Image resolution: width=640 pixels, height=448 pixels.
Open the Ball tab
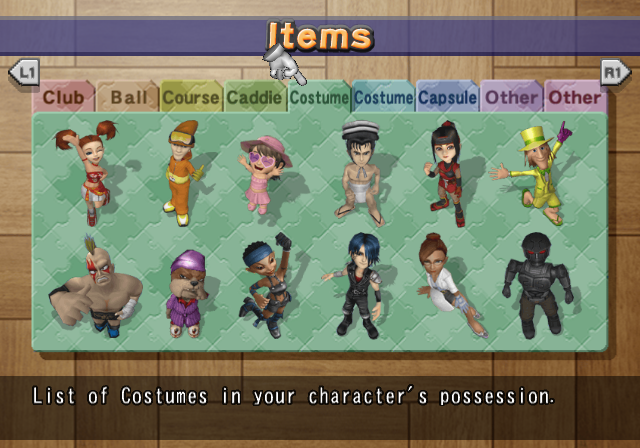[128, 98]
